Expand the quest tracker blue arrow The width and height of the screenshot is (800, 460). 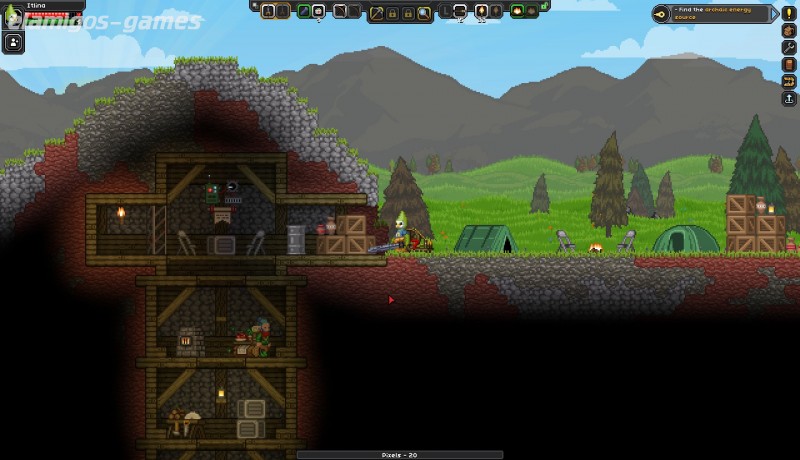coord(775,13)
